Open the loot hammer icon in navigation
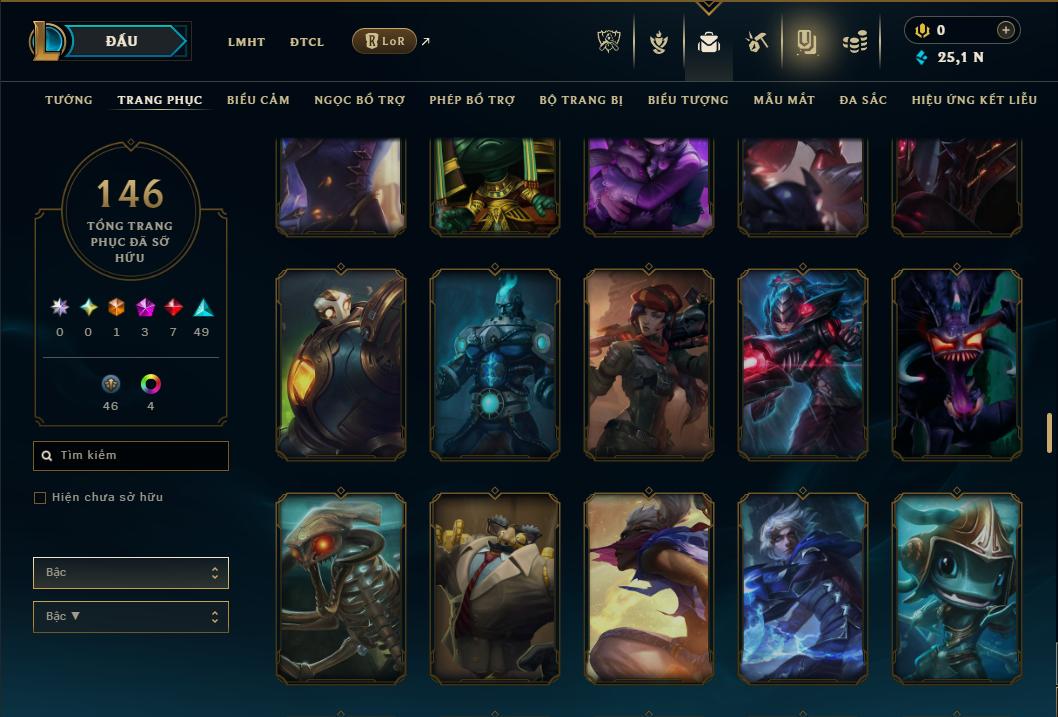 click(x=756, y=42)
